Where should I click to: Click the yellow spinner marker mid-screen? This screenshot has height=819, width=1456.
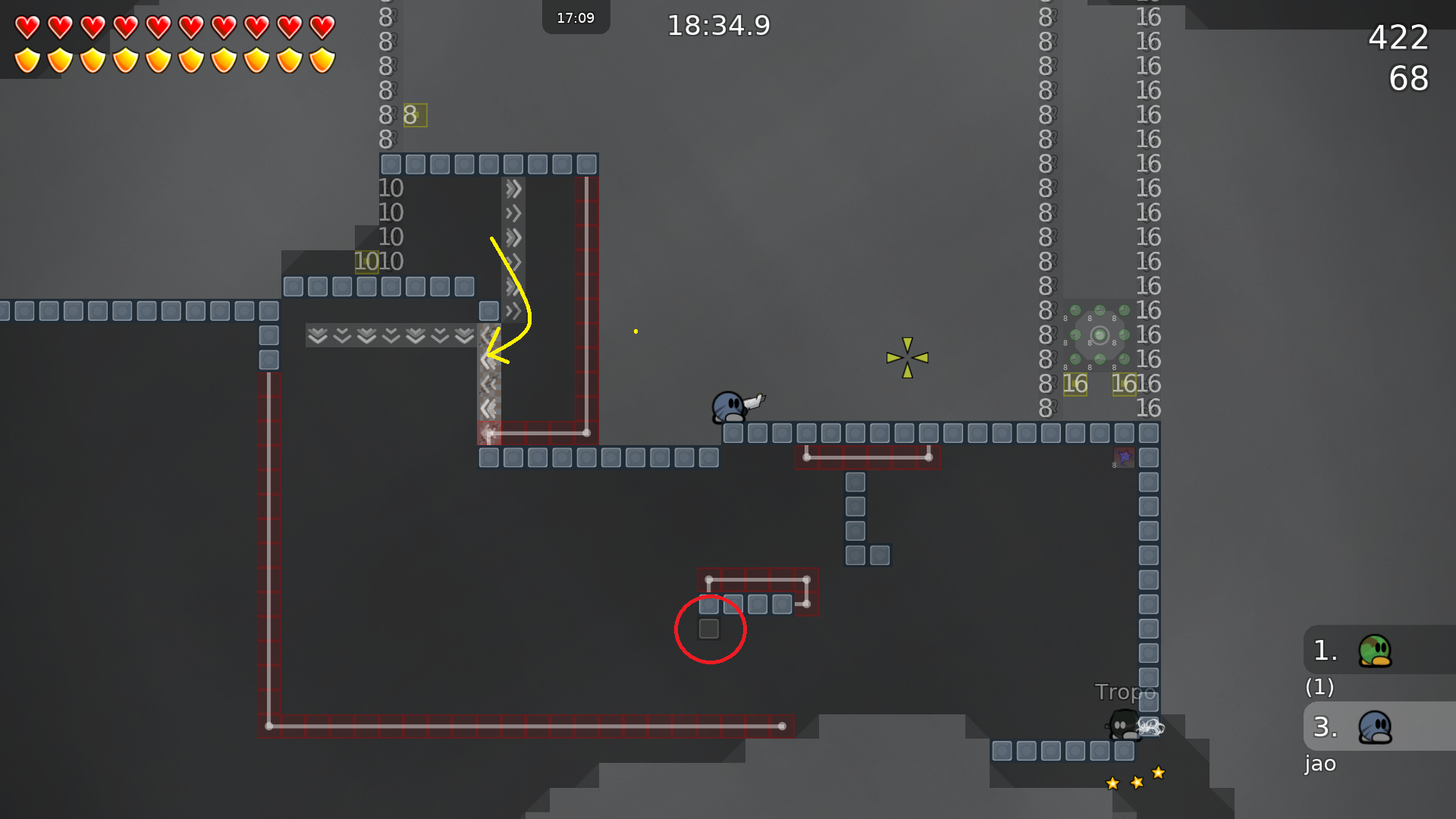tap(907, 358)
